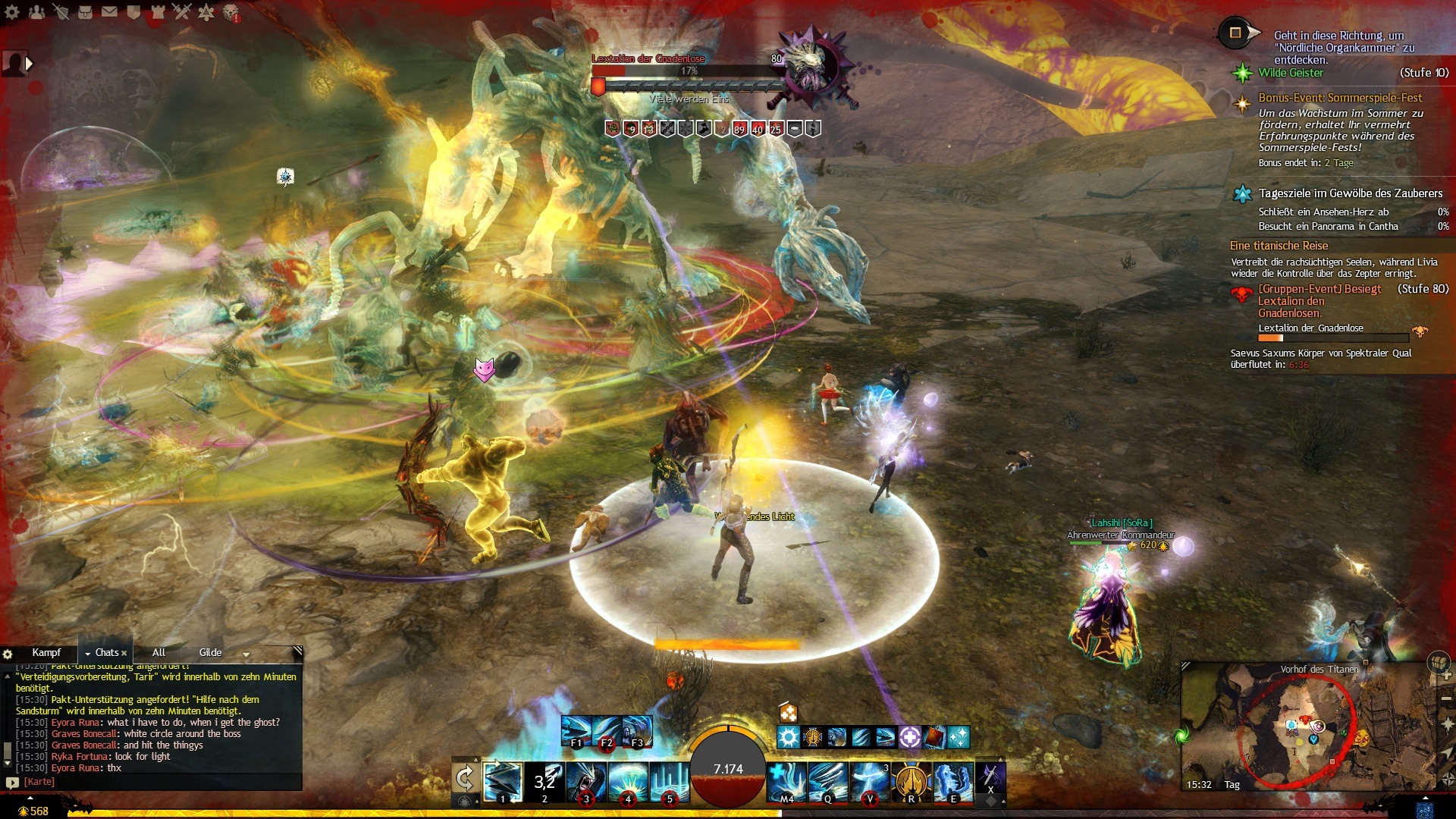Use the F1 profession skill

click(576, 731)
